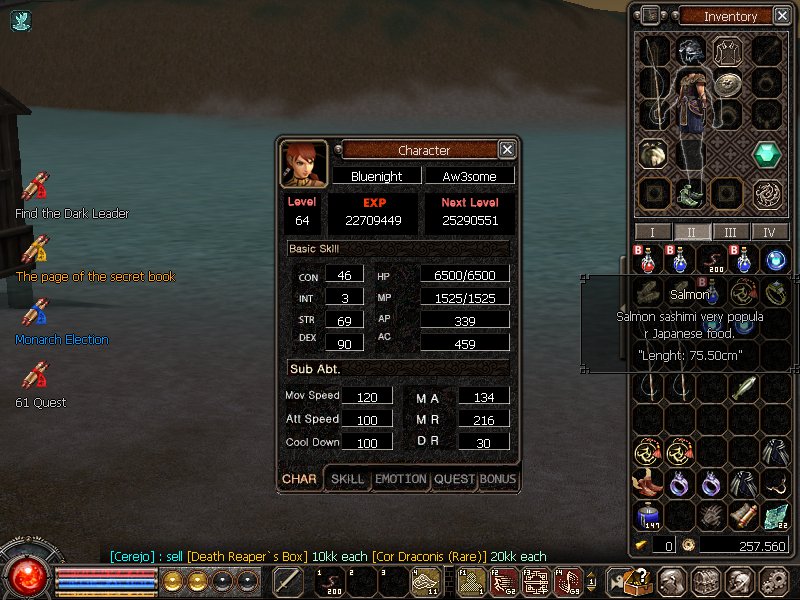This screenshot has height=600, width=800.
Task: Open the gear settings button in bottom bar
Action: pyautogui.click(x=773, y=581)
